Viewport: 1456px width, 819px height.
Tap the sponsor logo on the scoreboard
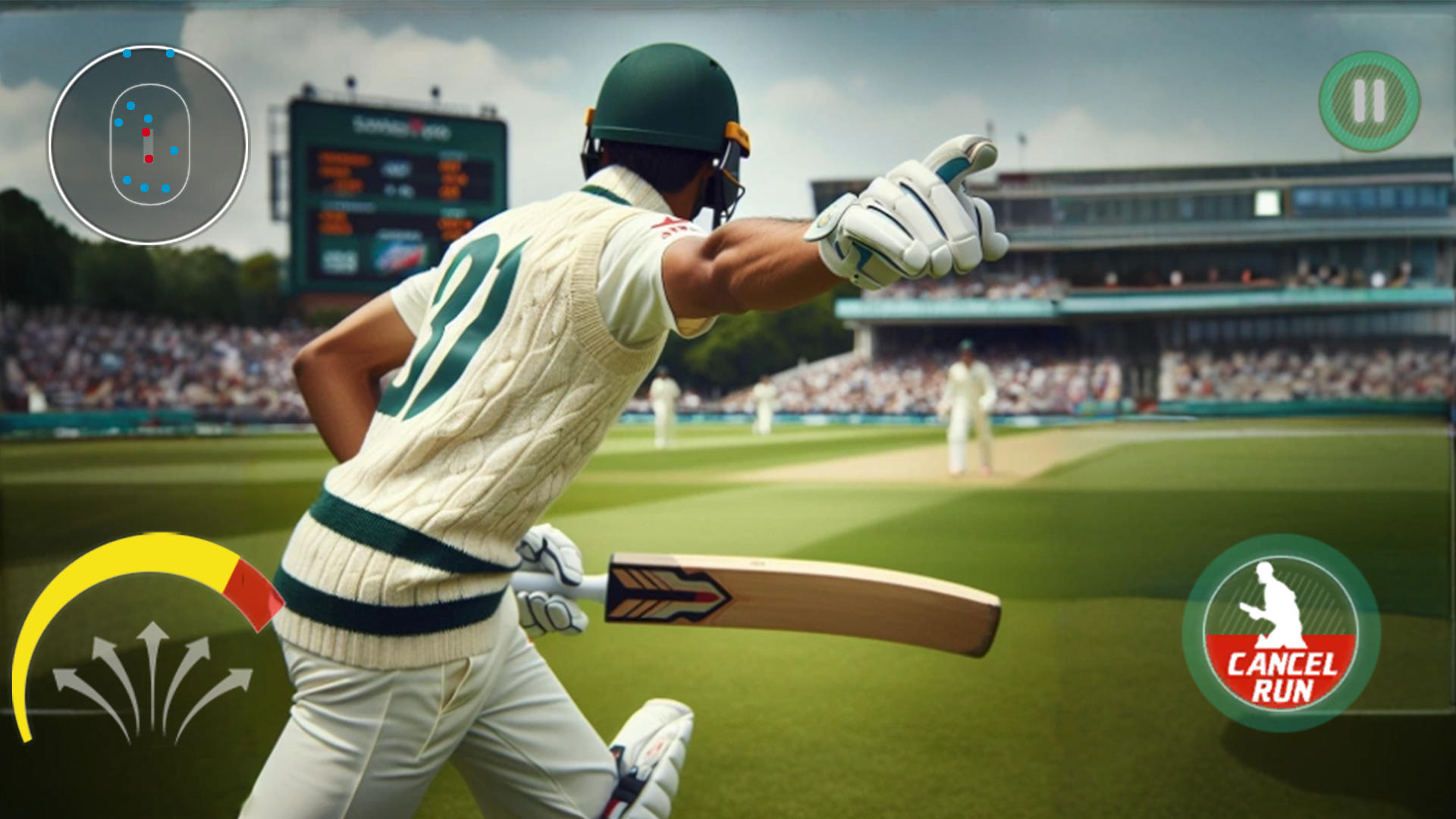click(x=397, y=251)
